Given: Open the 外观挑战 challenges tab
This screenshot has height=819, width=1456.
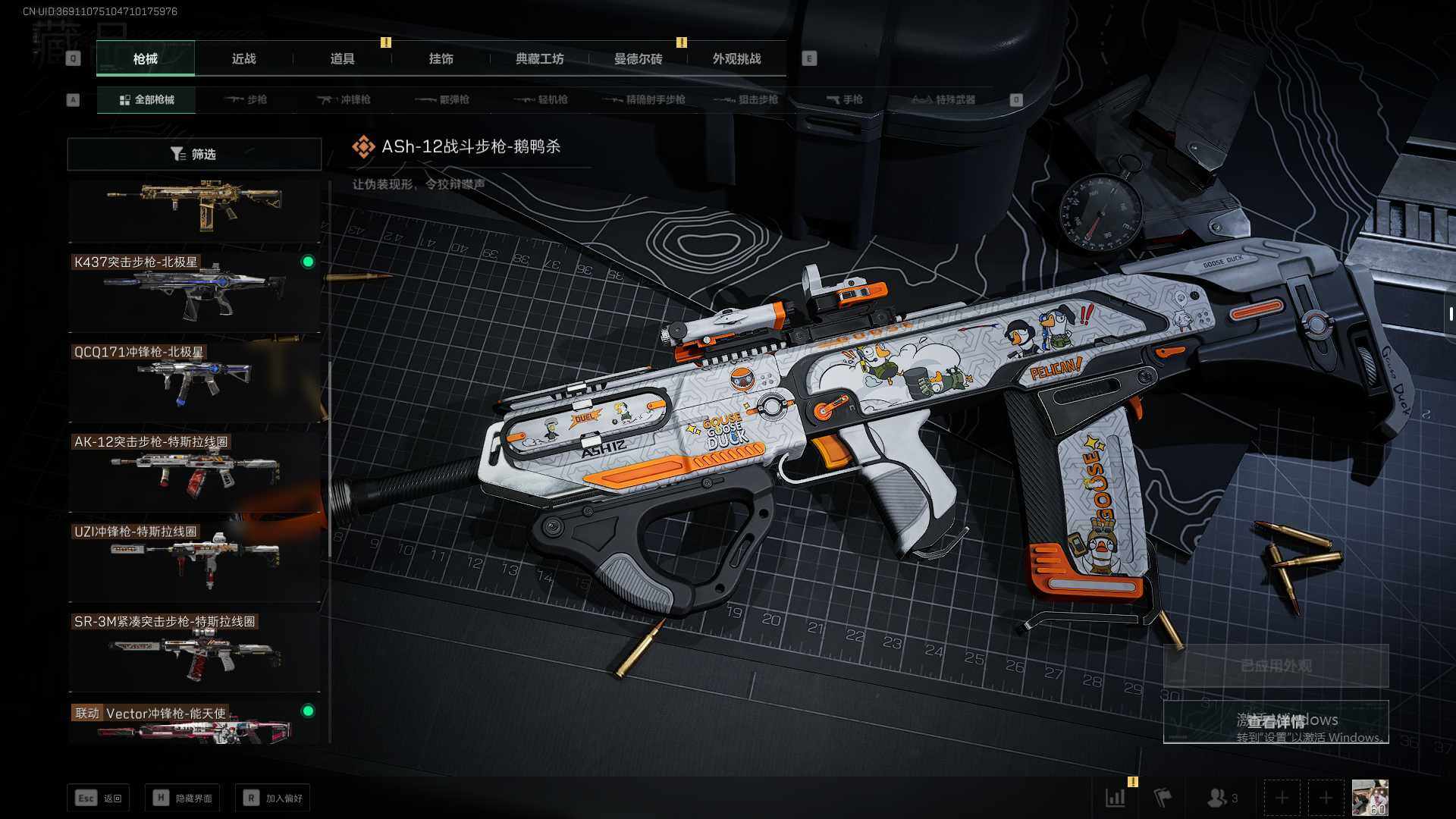Looking at the screenshot, I should tap(736, 58).
